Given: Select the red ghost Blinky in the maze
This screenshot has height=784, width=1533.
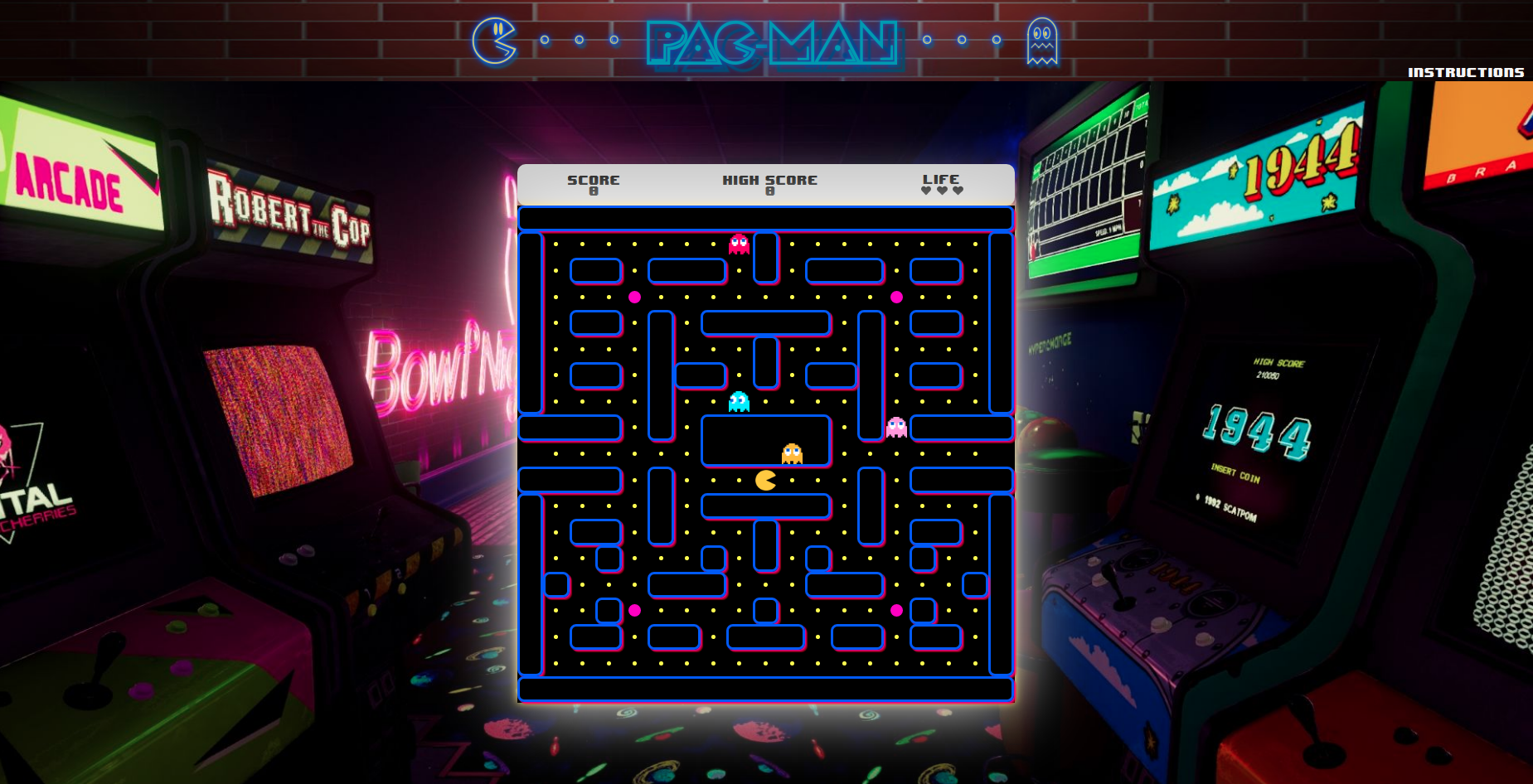Looking at the screenshot, I should 738,243.
